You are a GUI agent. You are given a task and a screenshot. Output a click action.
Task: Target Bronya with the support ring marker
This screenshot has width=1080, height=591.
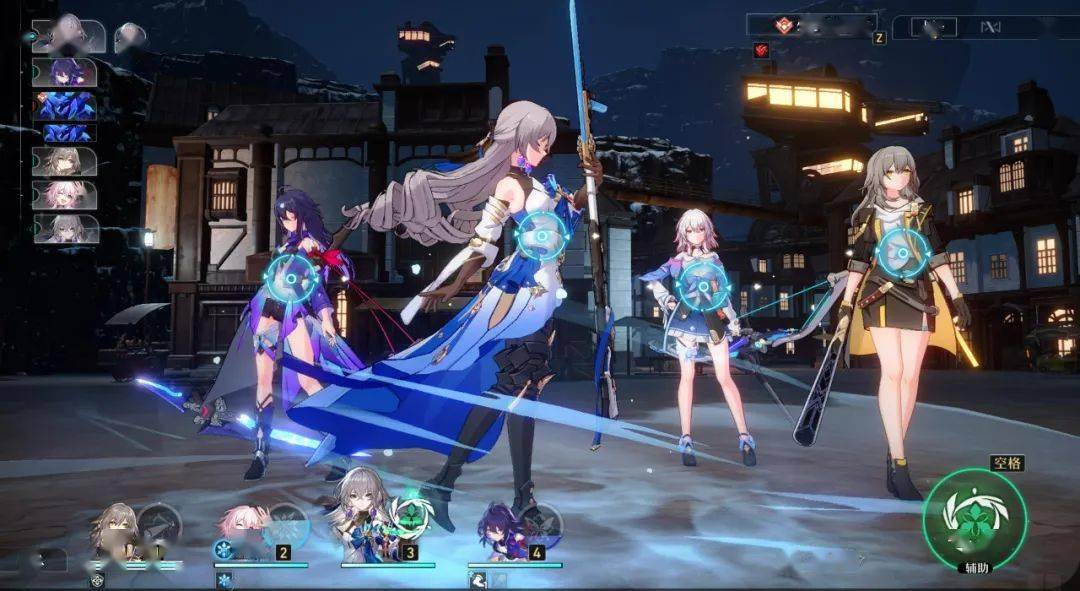(543, 237)
